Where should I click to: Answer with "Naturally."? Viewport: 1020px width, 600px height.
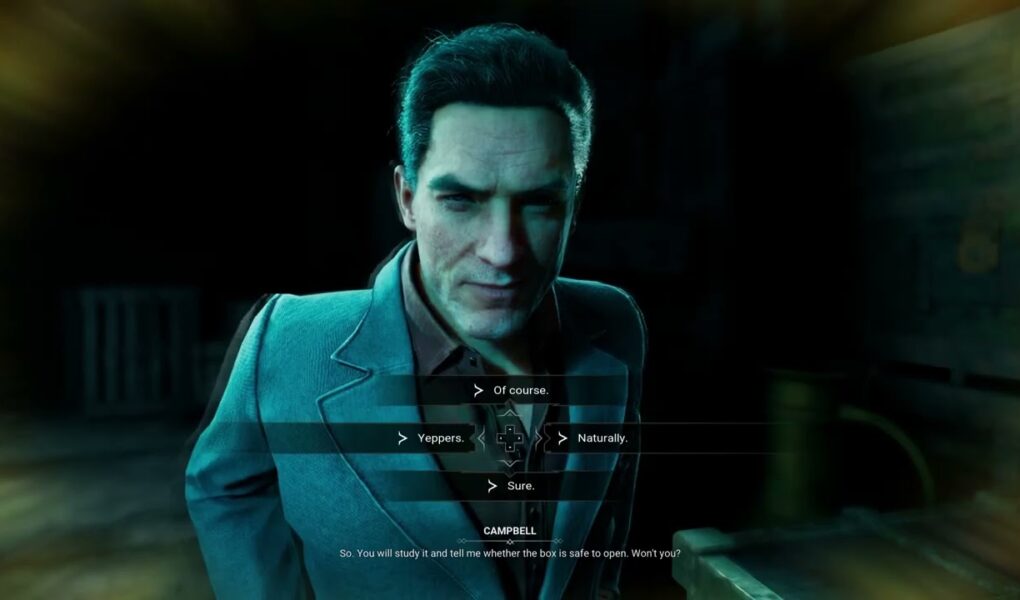click(602, 438)
